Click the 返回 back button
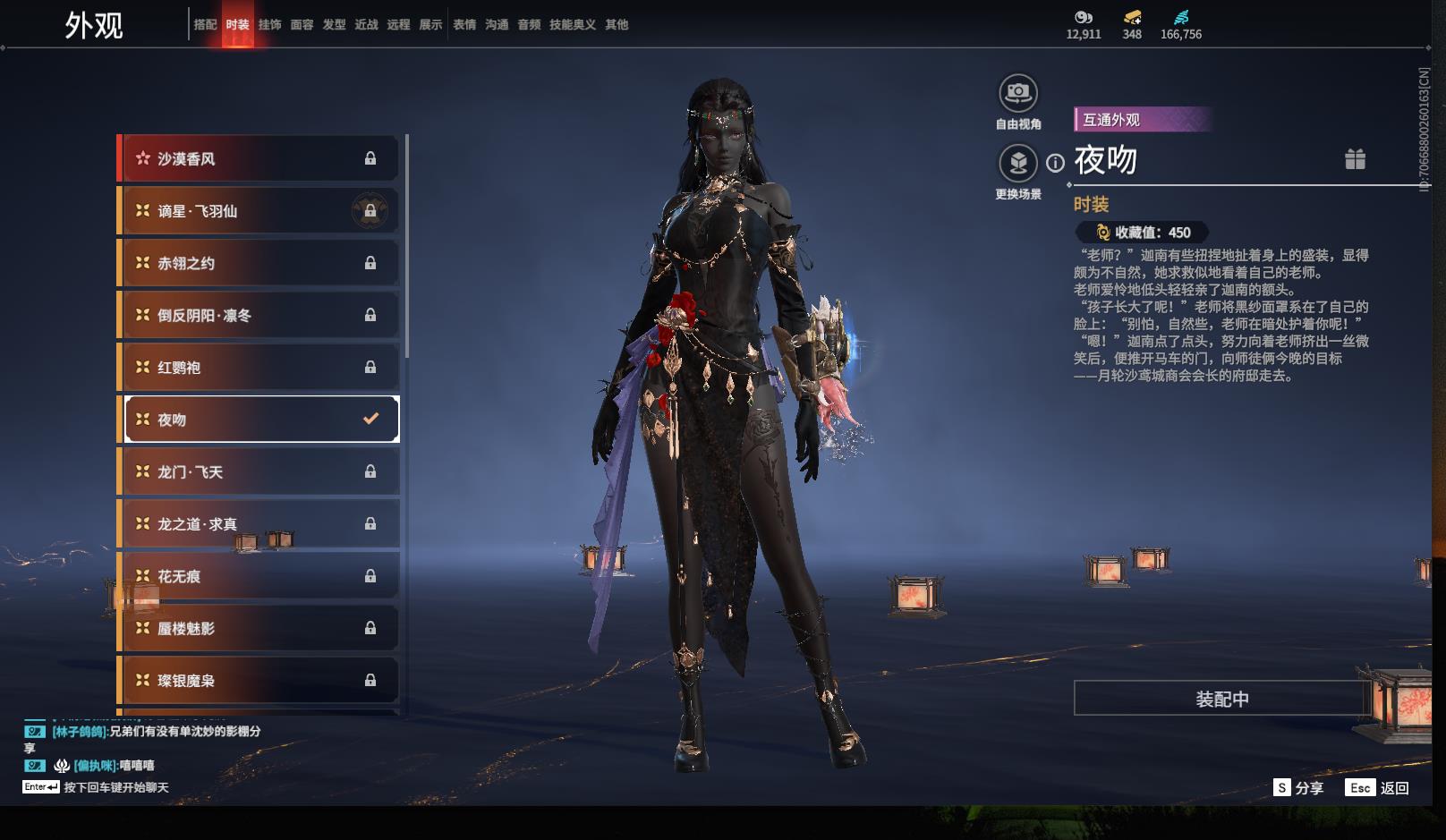The image size is (1446, 840). coord(1378,788)
